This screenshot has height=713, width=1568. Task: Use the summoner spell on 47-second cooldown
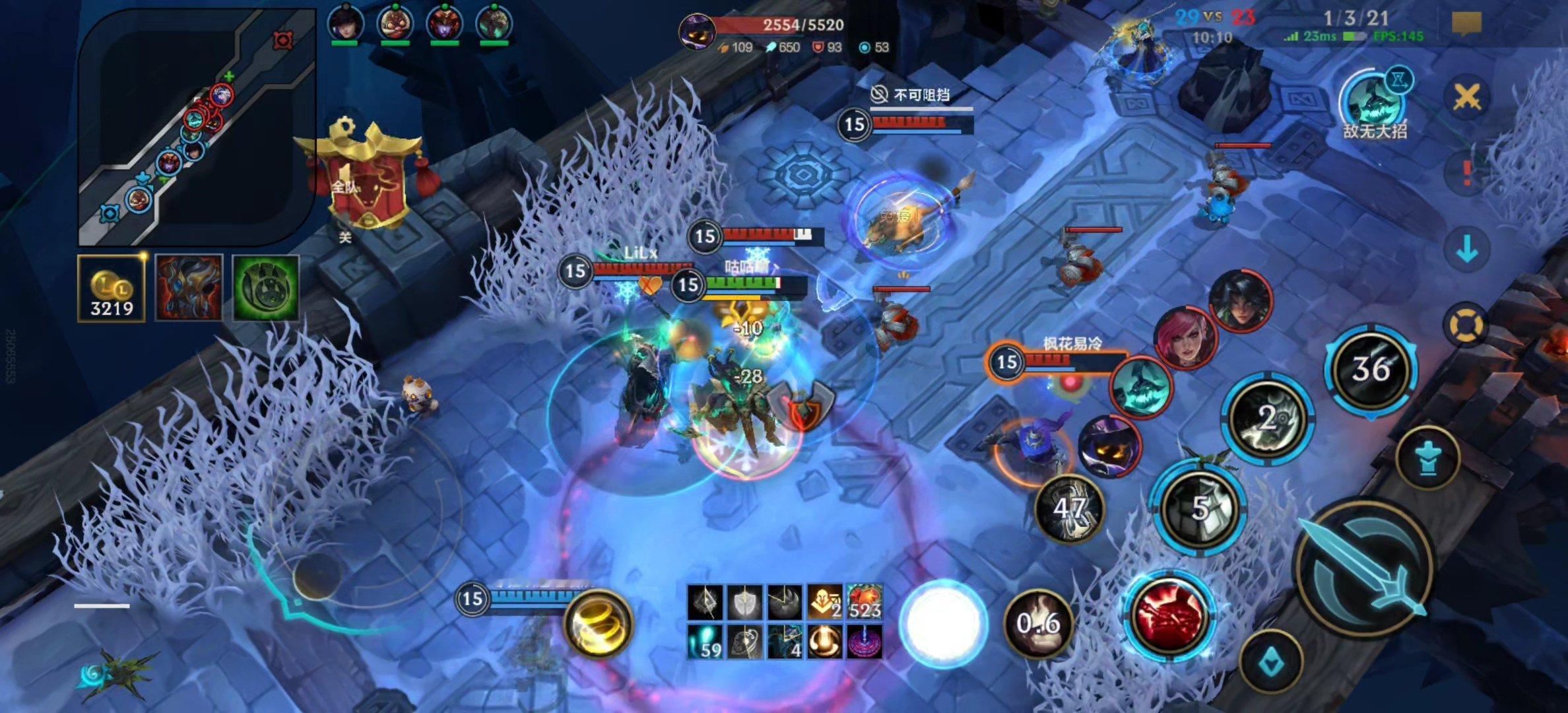[x=1068, y=509]
